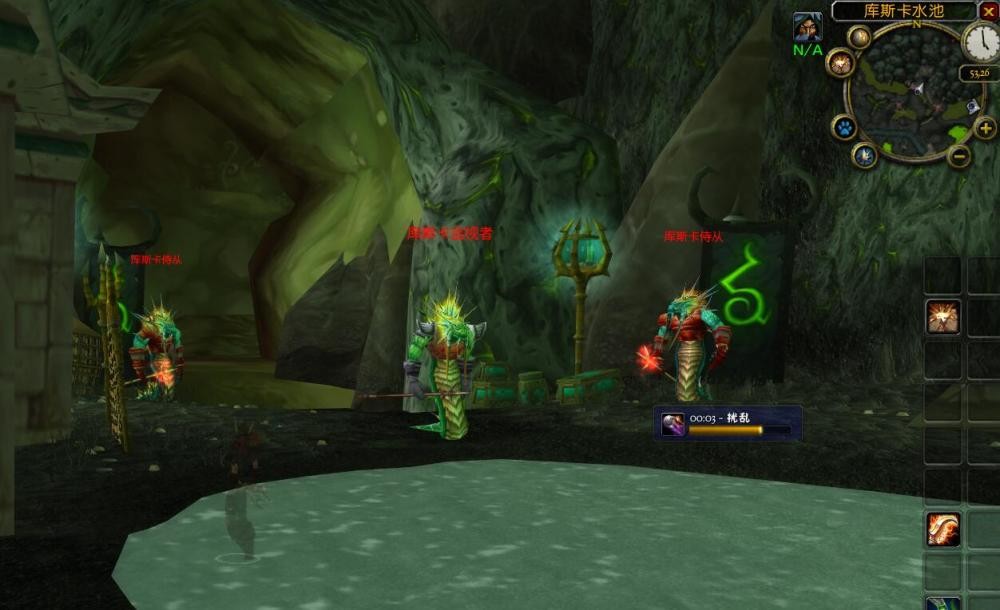Image resolution: width=1000 pixels, height=610 pixels.
Task: Use the fiery serpent ability slot
Action: point(942,529)
